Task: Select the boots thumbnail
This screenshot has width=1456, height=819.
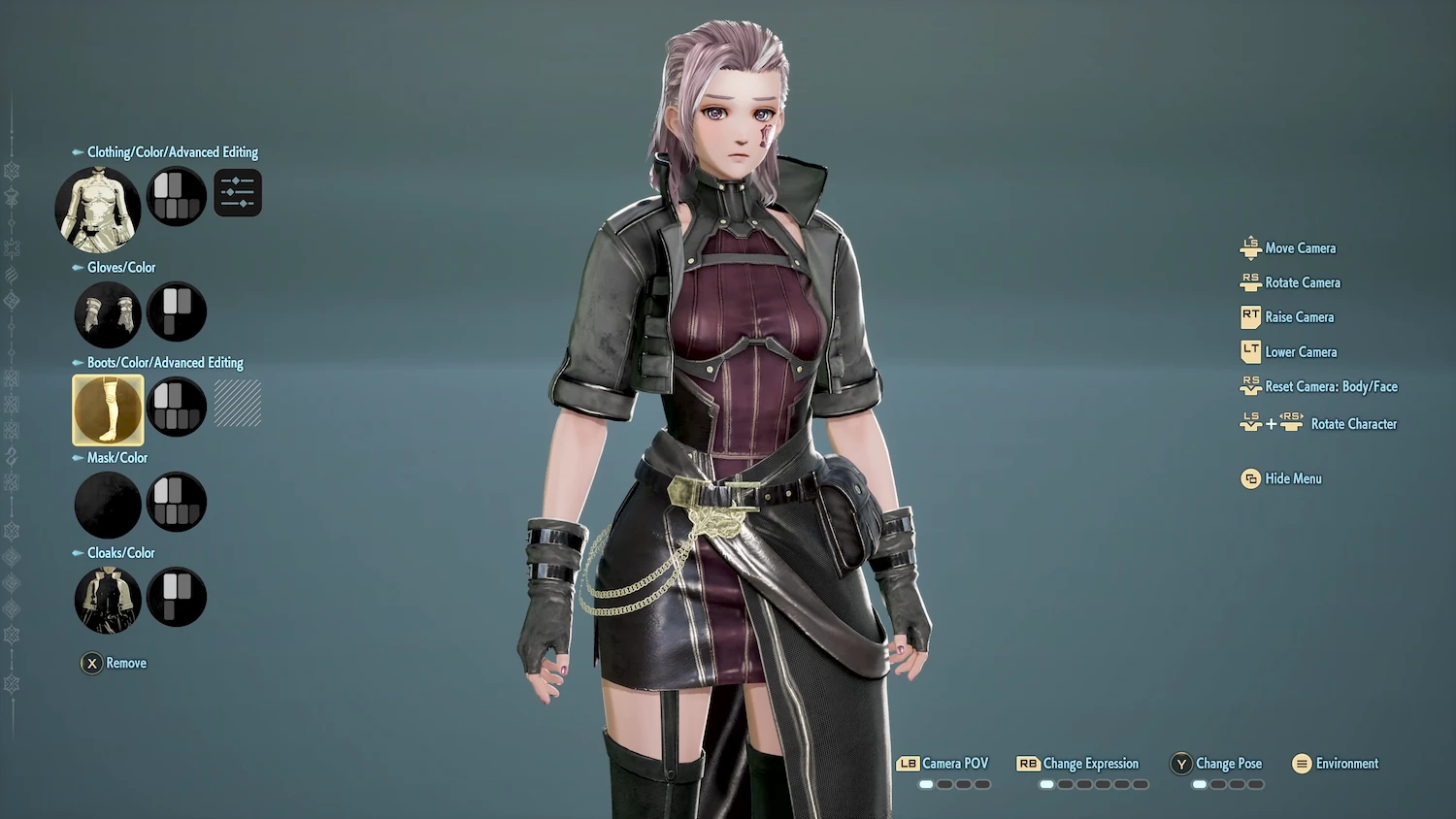Action: (x=107, y=409)
